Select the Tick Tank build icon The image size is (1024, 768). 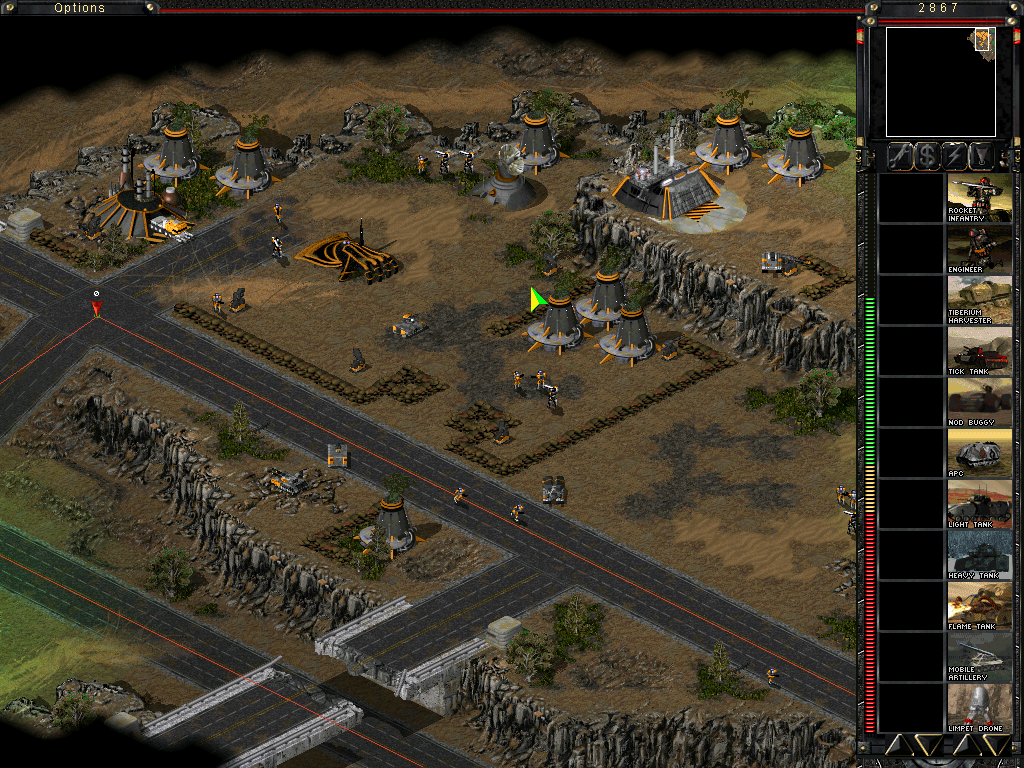click(x=980, y=351)
